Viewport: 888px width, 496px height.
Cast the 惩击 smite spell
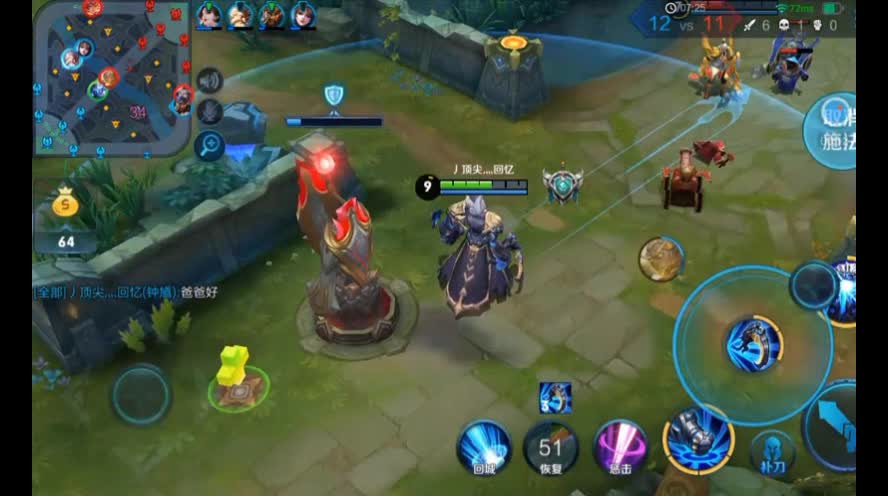click(x=620, y=446)
